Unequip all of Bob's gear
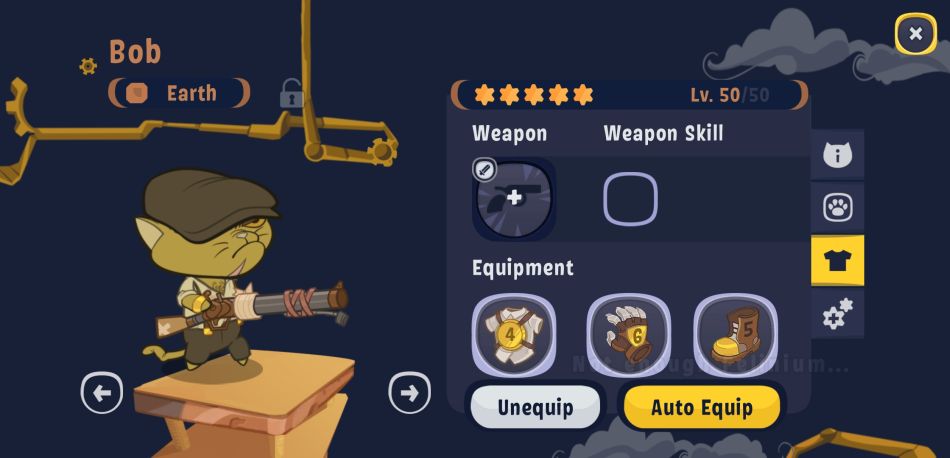This screenshot has width=950, height=458. tap(535, 407)
